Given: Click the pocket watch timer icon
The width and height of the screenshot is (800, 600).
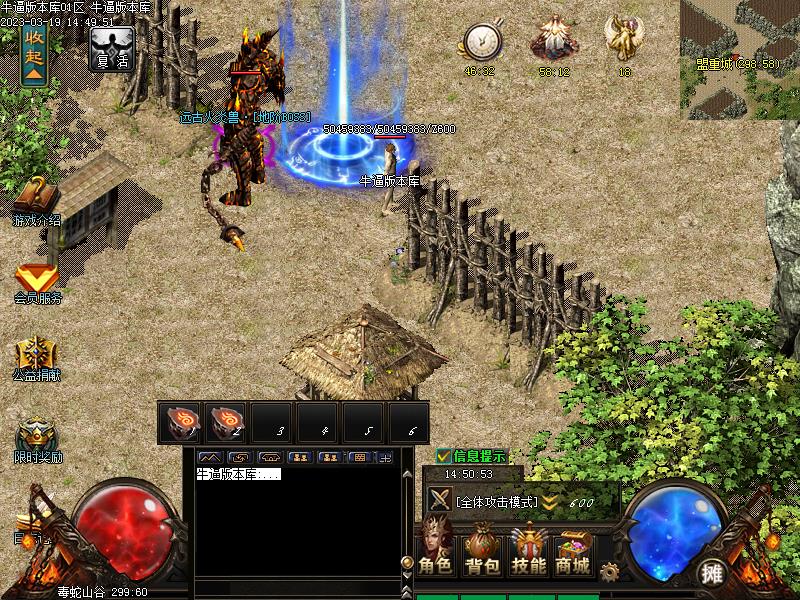Looking at the screenshot, I should 481,42.
